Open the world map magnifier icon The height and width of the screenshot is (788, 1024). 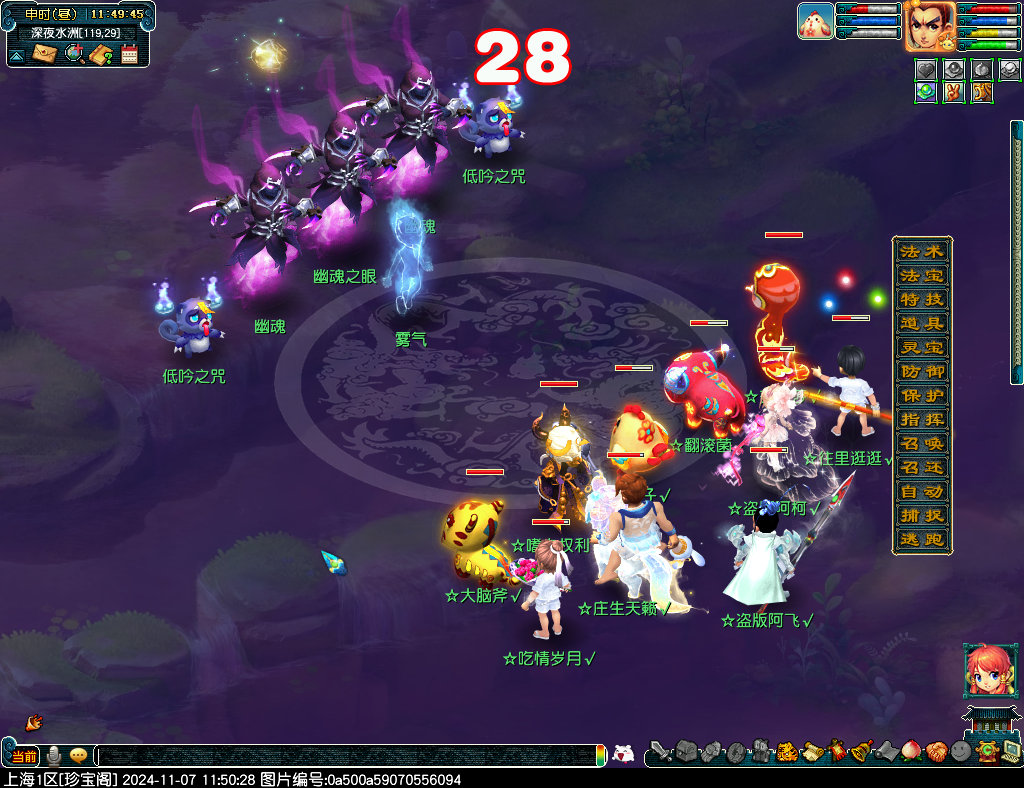coord(74,54)
